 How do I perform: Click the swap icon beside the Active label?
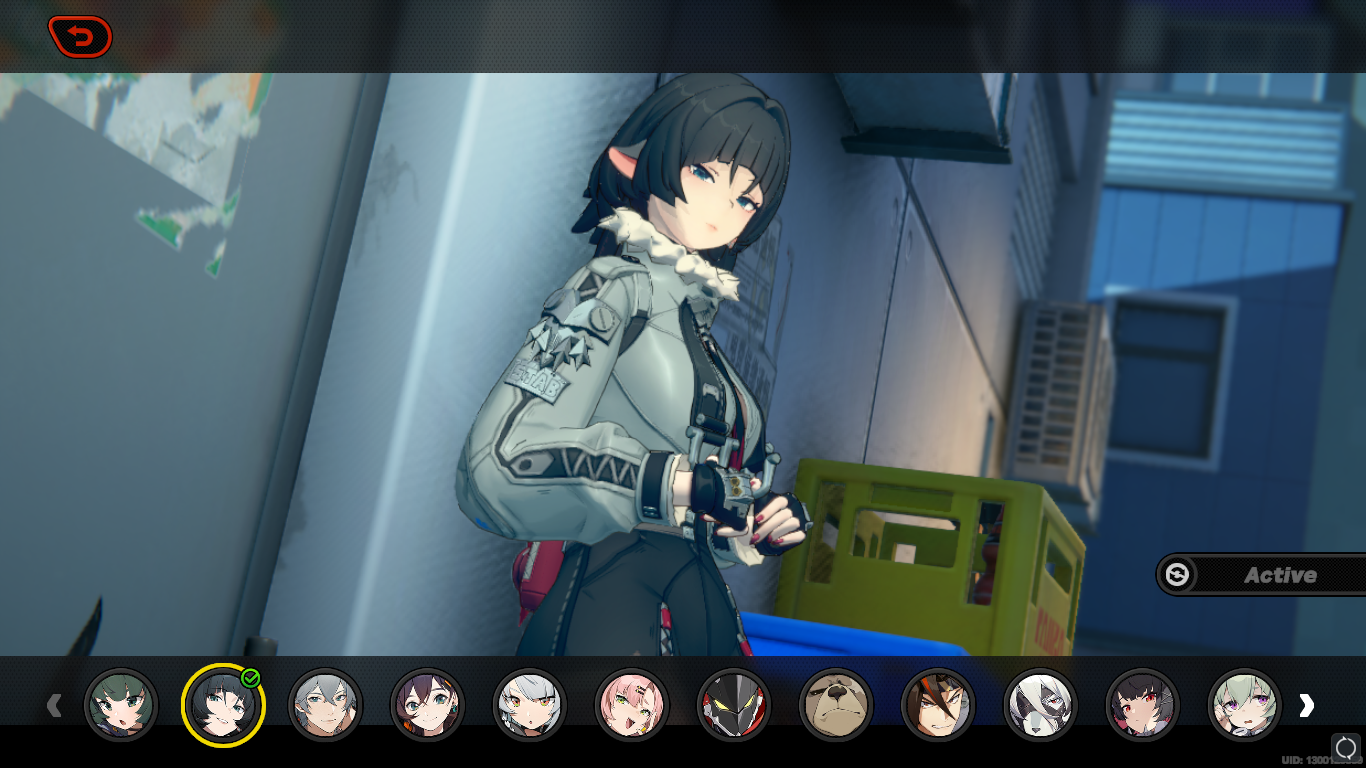click(1178, 574)
